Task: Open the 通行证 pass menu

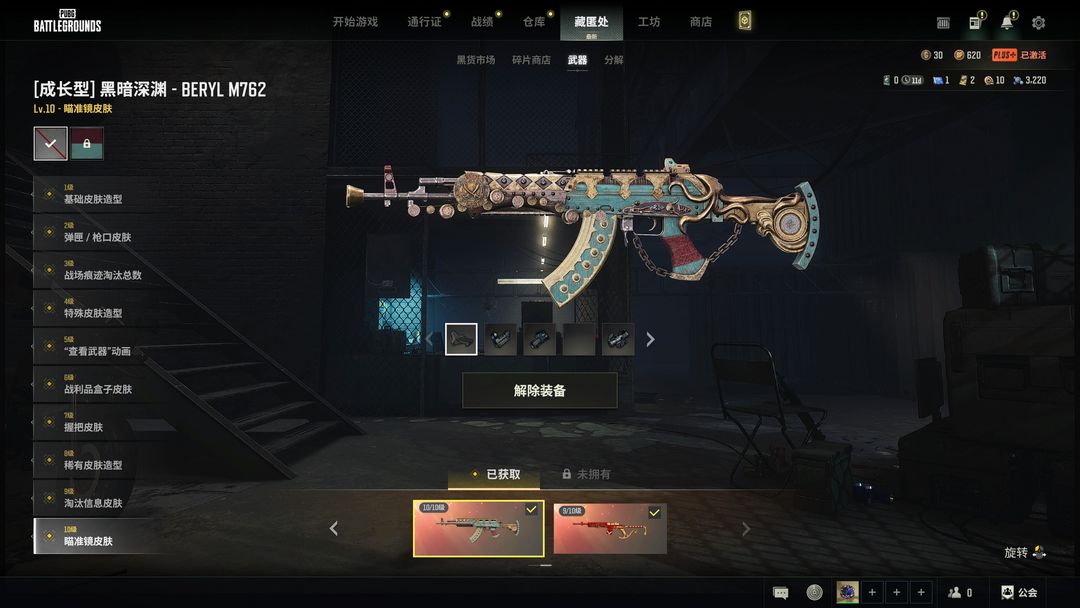Action: 424,22
